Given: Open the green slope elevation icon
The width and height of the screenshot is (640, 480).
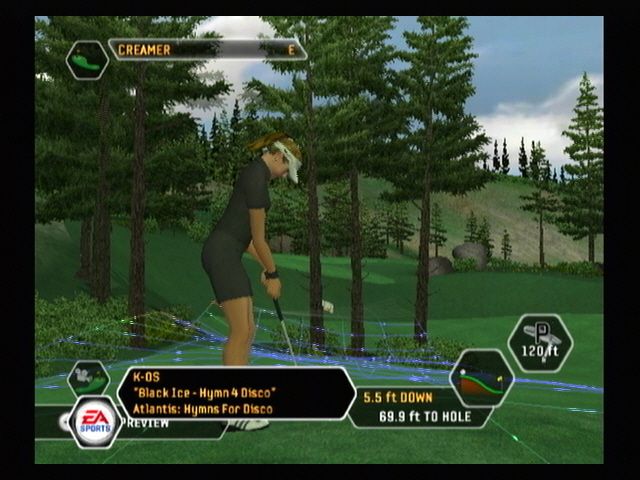Looking at the screenshot, I should [x=481, y=378].
